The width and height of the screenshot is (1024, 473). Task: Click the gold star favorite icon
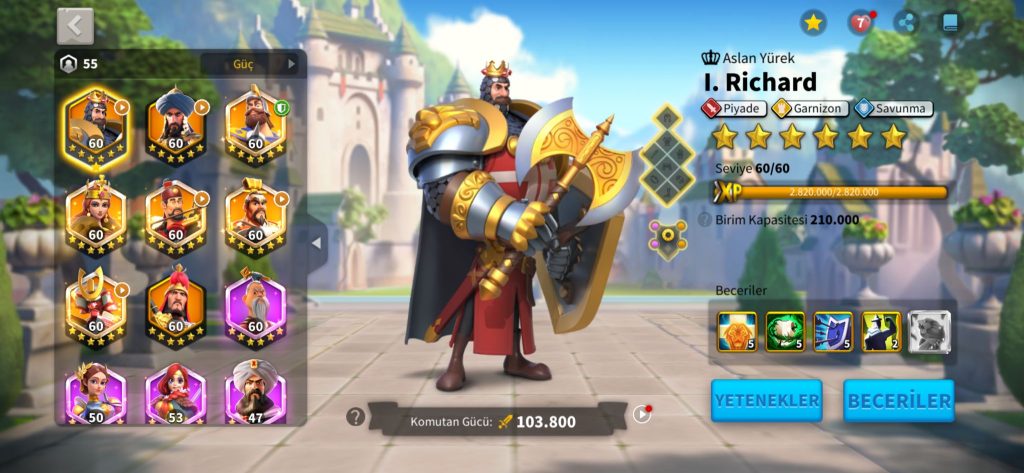tap(813, 22)
